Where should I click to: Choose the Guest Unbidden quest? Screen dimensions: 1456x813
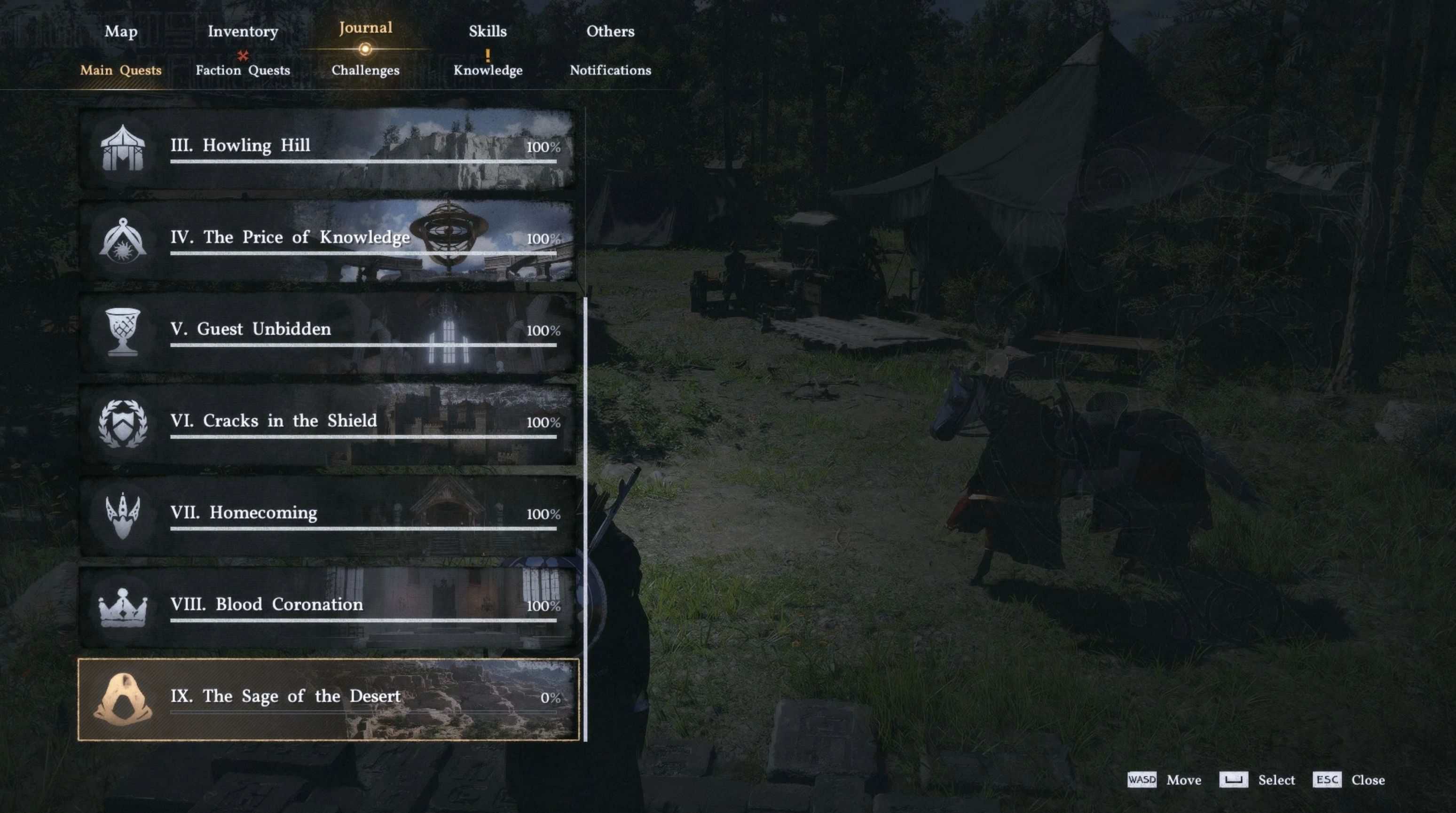tap(328, 332)
